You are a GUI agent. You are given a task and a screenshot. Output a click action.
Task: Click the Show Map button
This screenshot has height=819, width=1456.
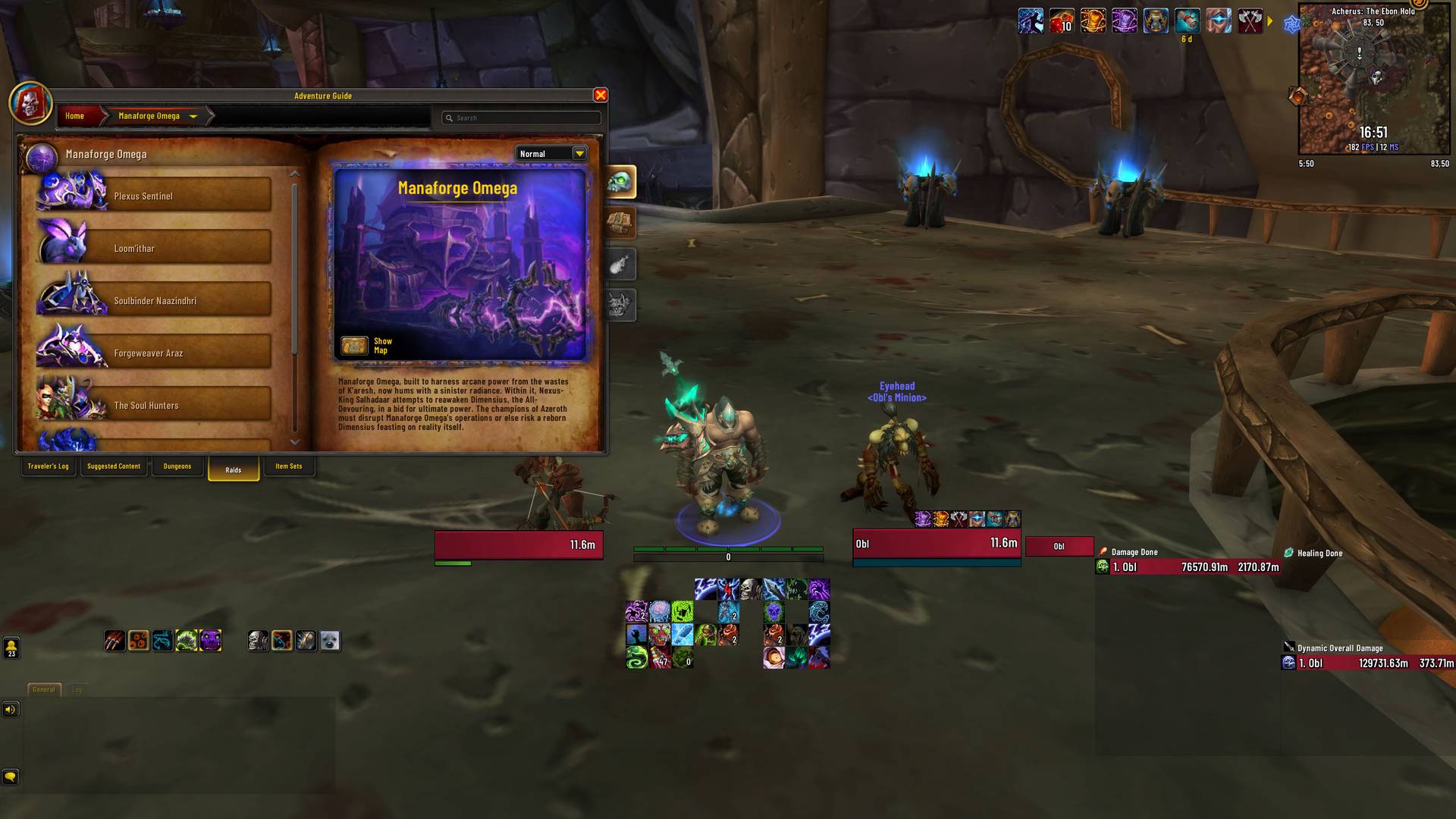(x=371, y=345)
